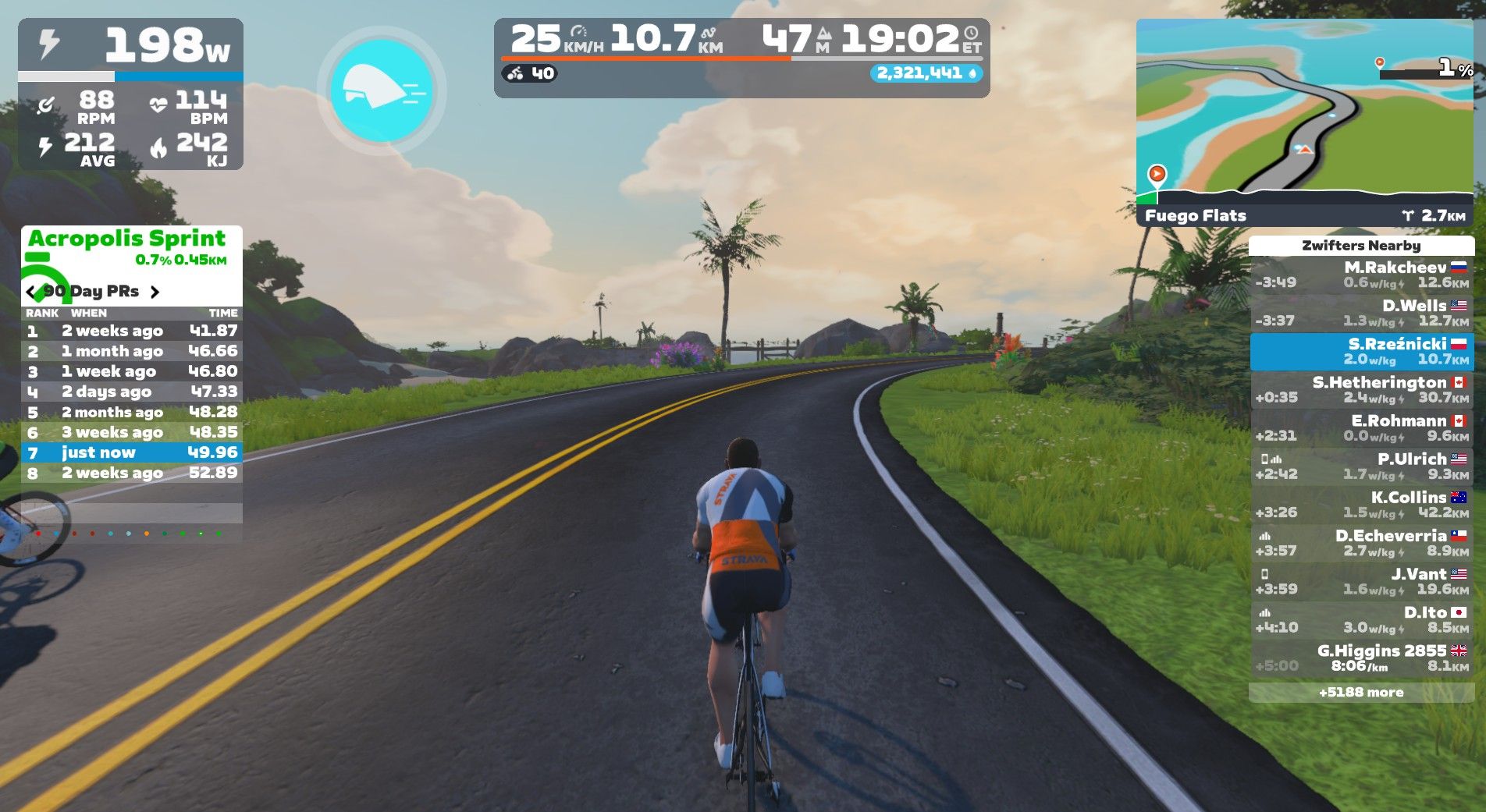Screen dimensions: 1486x812
Task: Select highlighted S.Rzeźnicki rider row
Action: pos(1361,352)
